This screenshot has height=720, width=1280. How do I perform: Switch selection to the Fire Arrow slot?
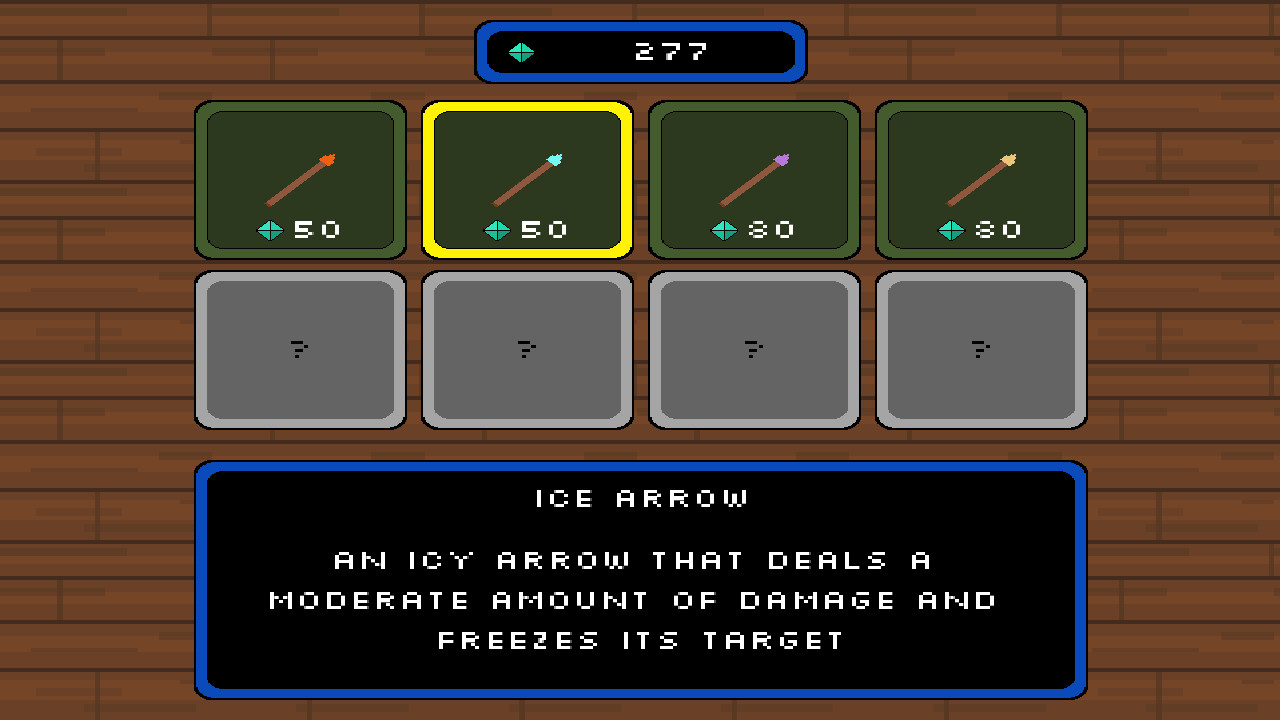pos(300,178)
